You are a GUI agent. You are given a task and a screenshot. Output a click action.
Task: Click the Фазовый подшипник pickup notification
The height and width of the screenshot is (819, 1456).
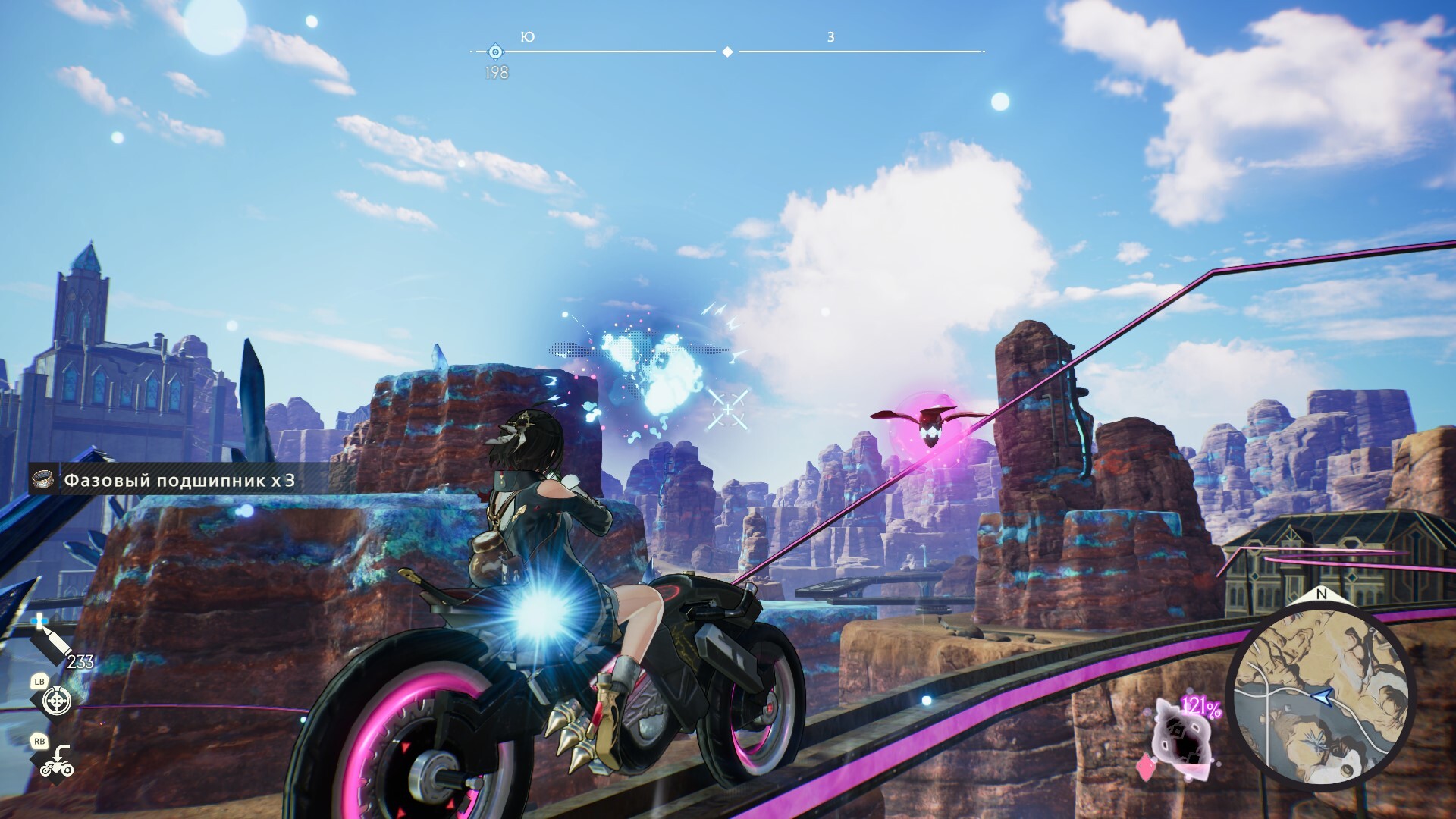tap(167, 480)
